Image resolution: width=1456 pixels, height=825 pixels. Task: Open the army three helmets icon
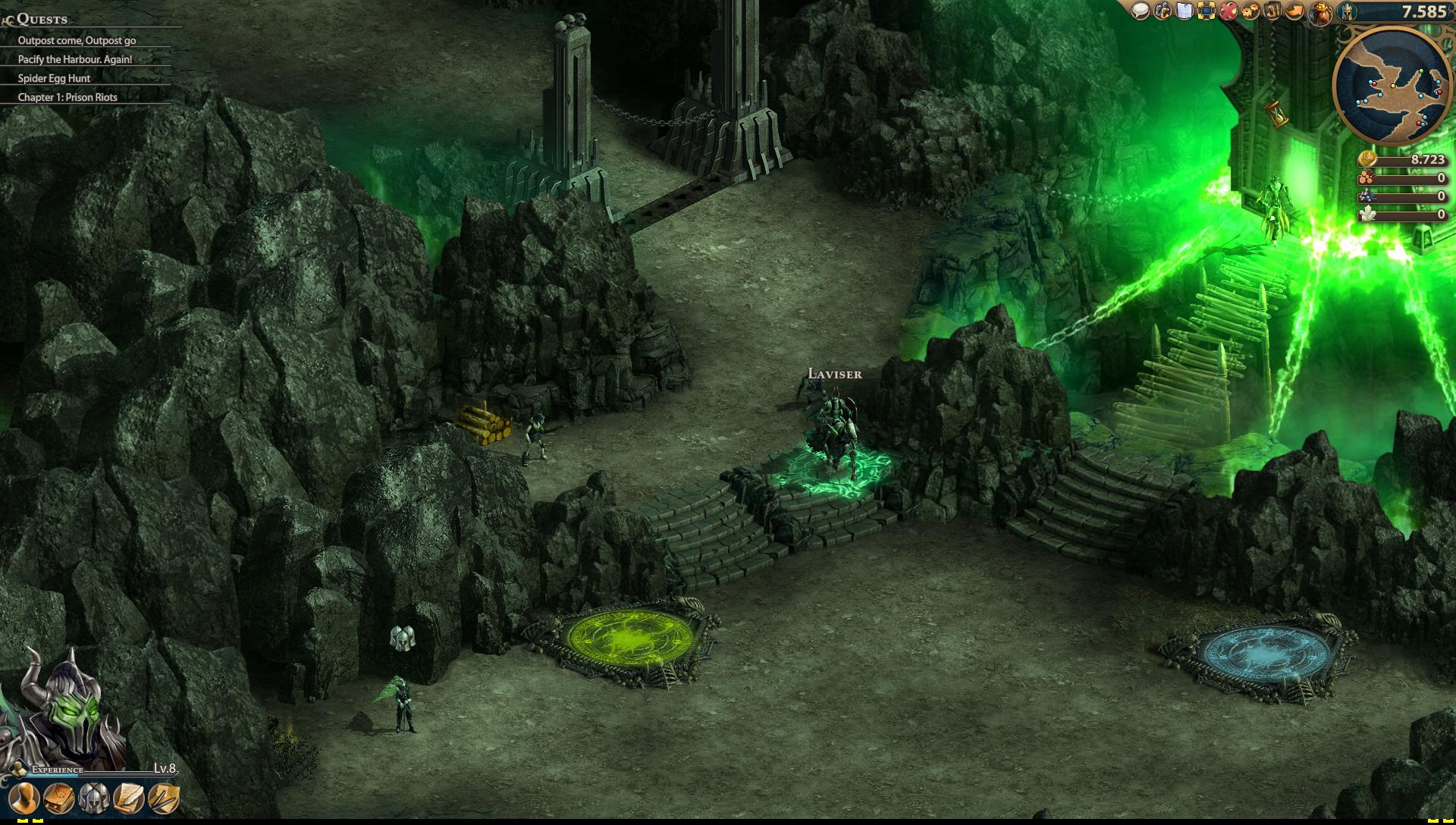coord(93,798)
